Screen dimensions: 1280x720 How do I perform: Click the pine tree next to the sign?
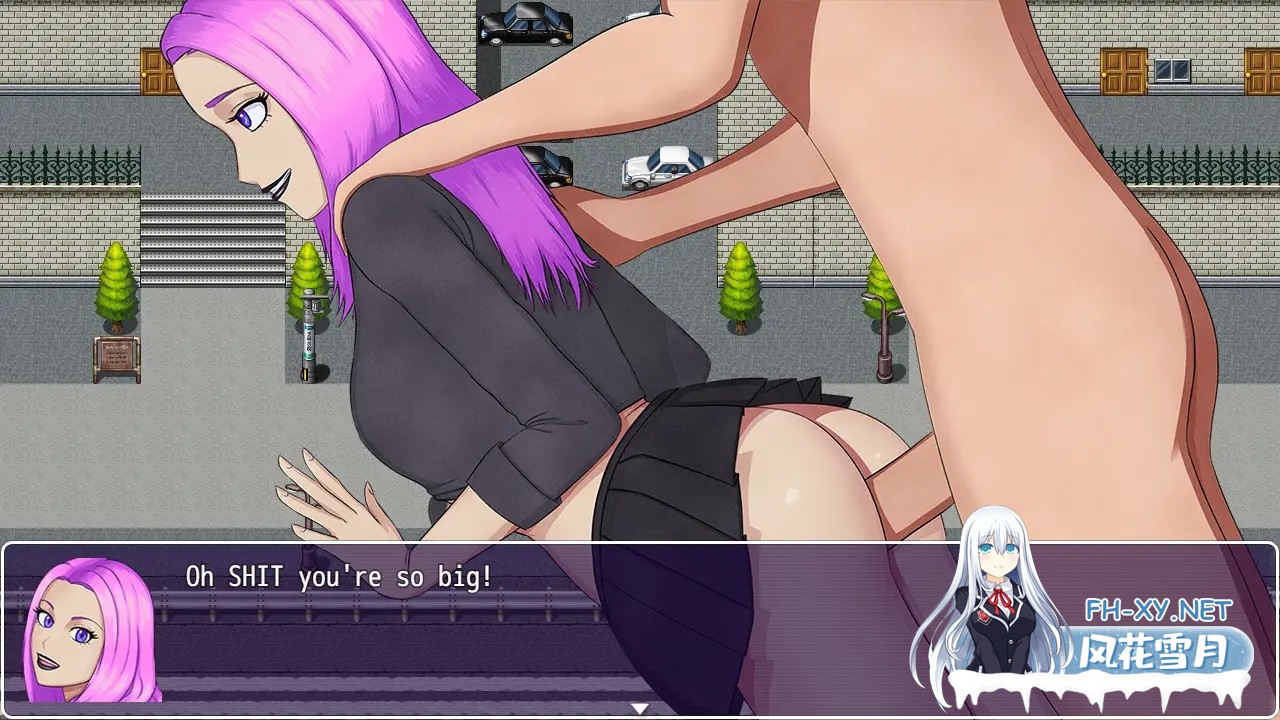coord(113,290)
